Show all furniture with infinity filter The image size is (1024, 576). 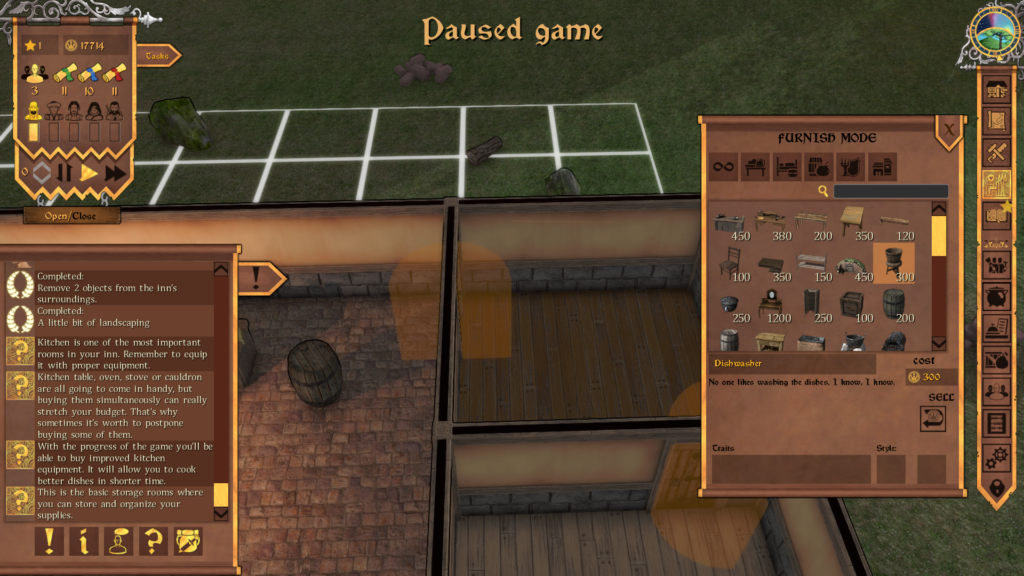pos(724,167)
